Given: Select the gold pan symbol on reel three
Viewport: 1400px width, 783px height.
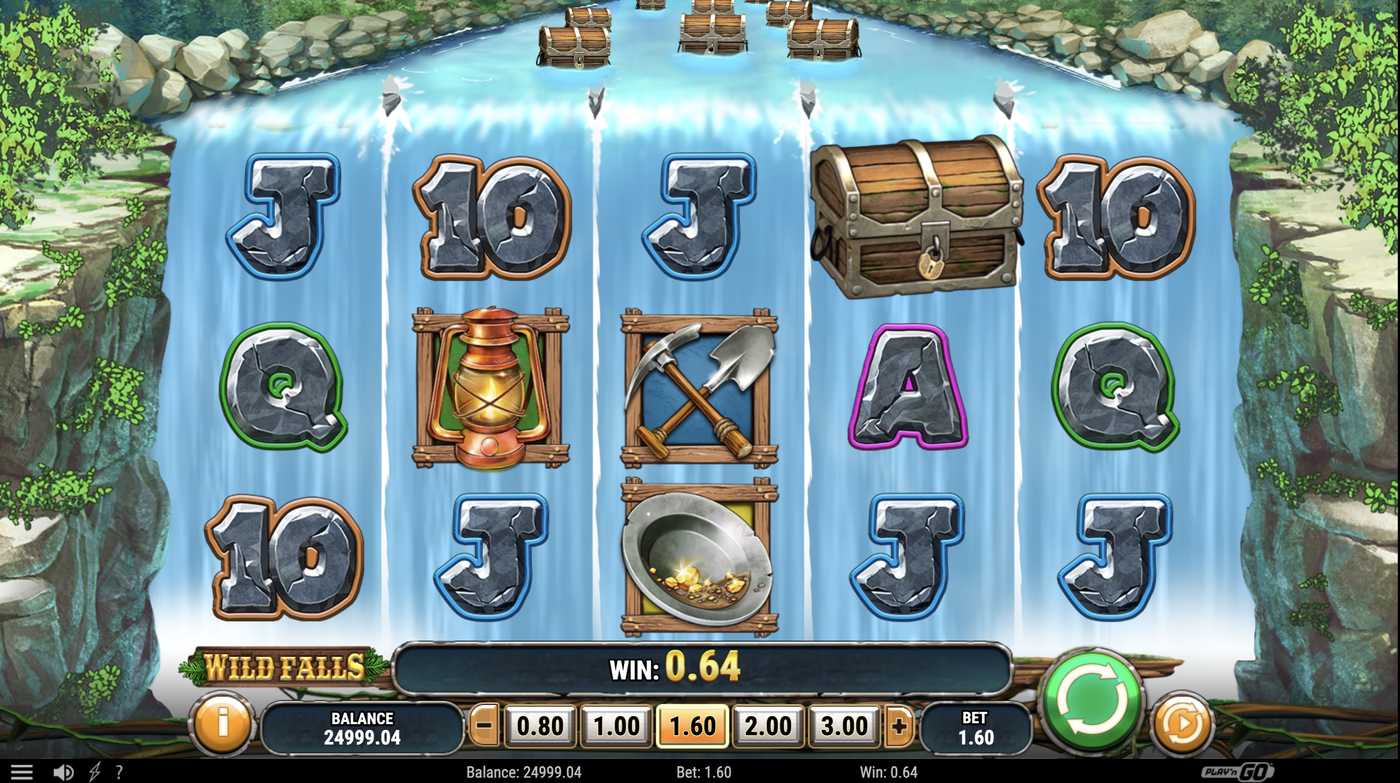Looking at the screenshot, I should point(698,555).
